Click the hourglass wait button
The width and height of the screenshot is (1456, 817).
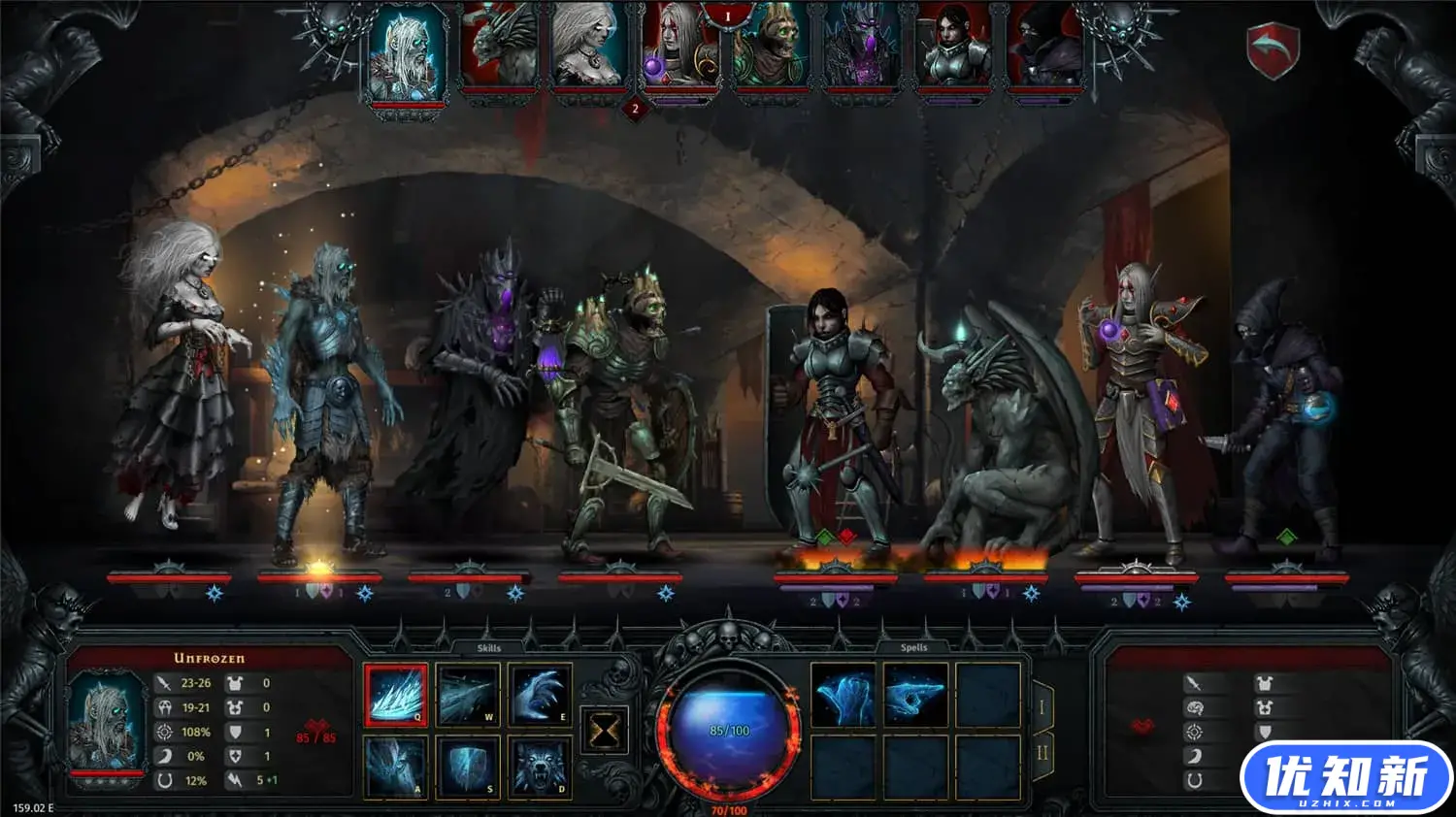pos(604,730)
